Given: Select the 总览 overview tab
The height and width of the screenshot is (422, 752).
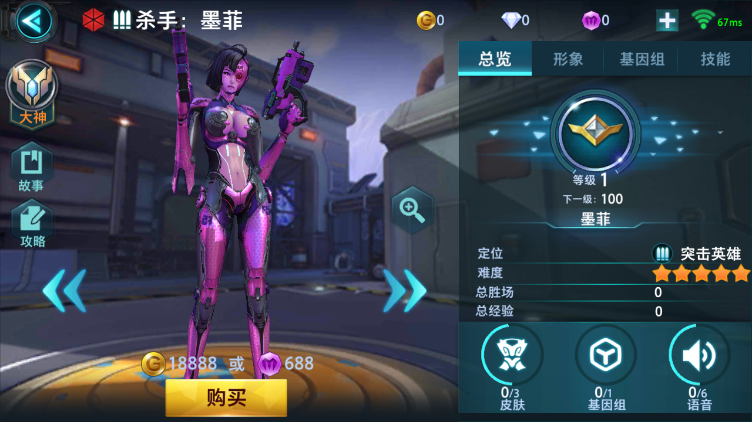Looking at the screenshot, I should click(495, 59).
